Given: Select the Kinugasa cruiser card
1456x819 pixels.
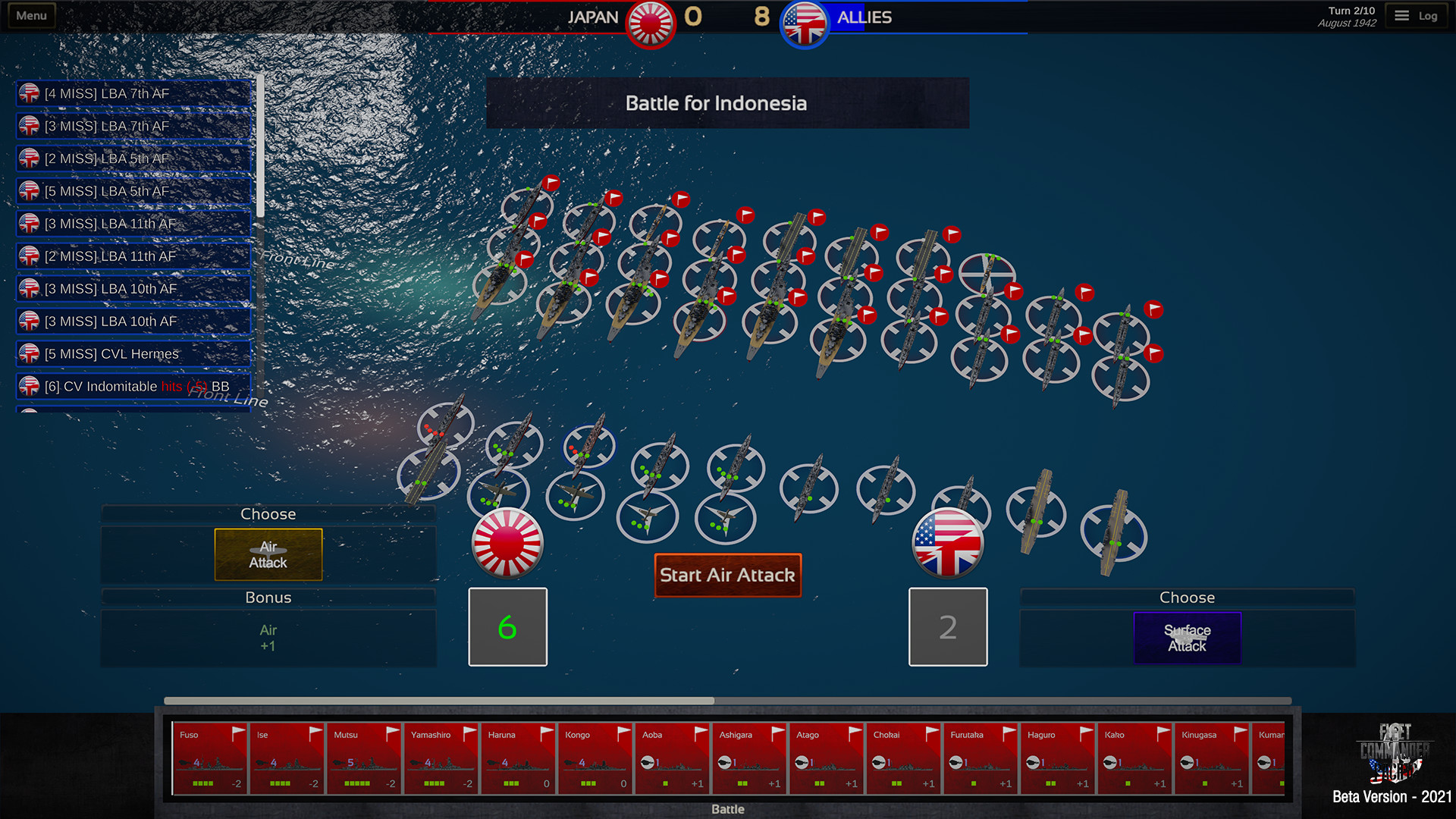Looking at the screenshot, I should [1212, 758].
